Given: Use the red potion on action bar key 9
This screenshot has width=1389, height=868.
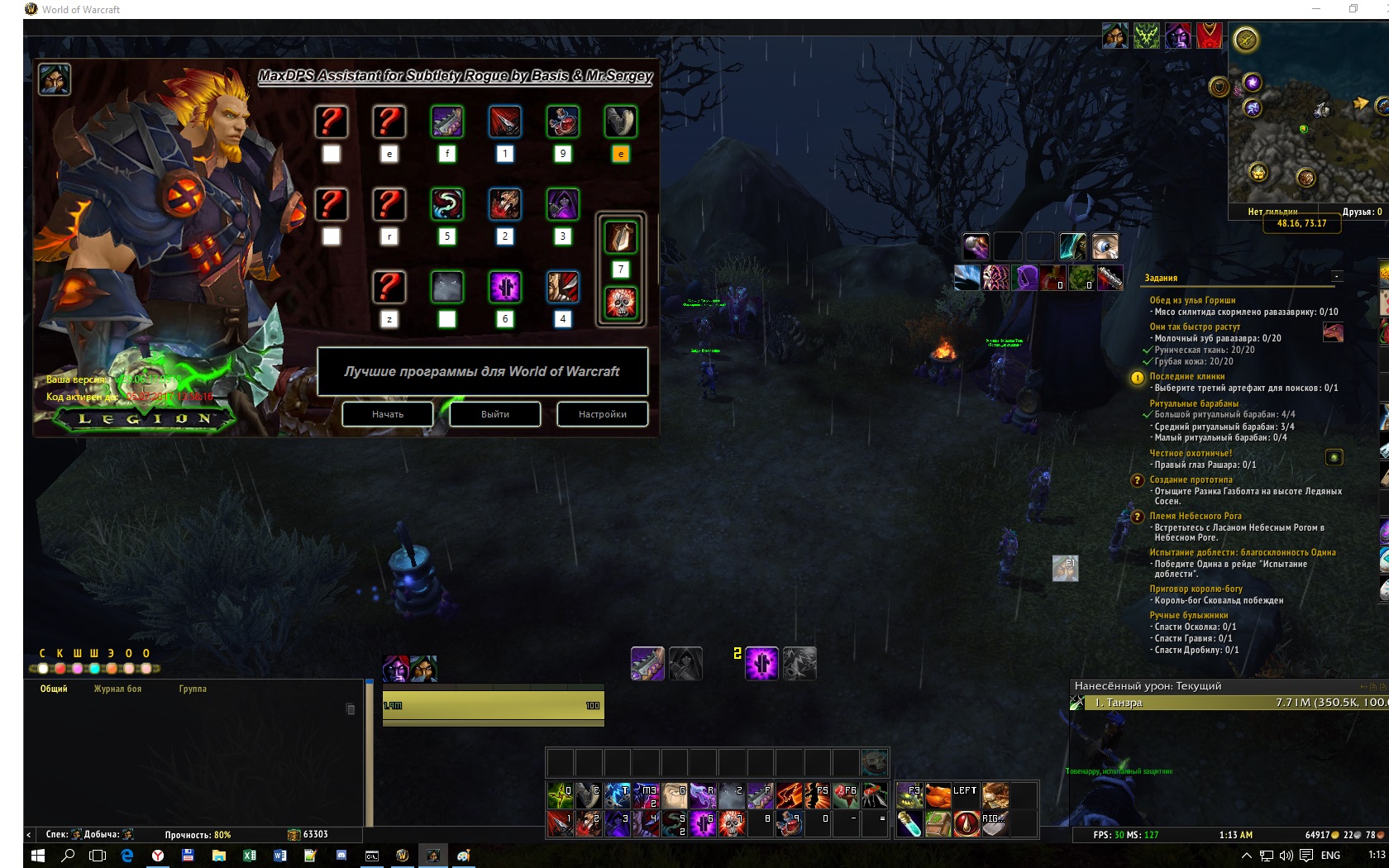Looking at the screenshot, I should [790, 823].
